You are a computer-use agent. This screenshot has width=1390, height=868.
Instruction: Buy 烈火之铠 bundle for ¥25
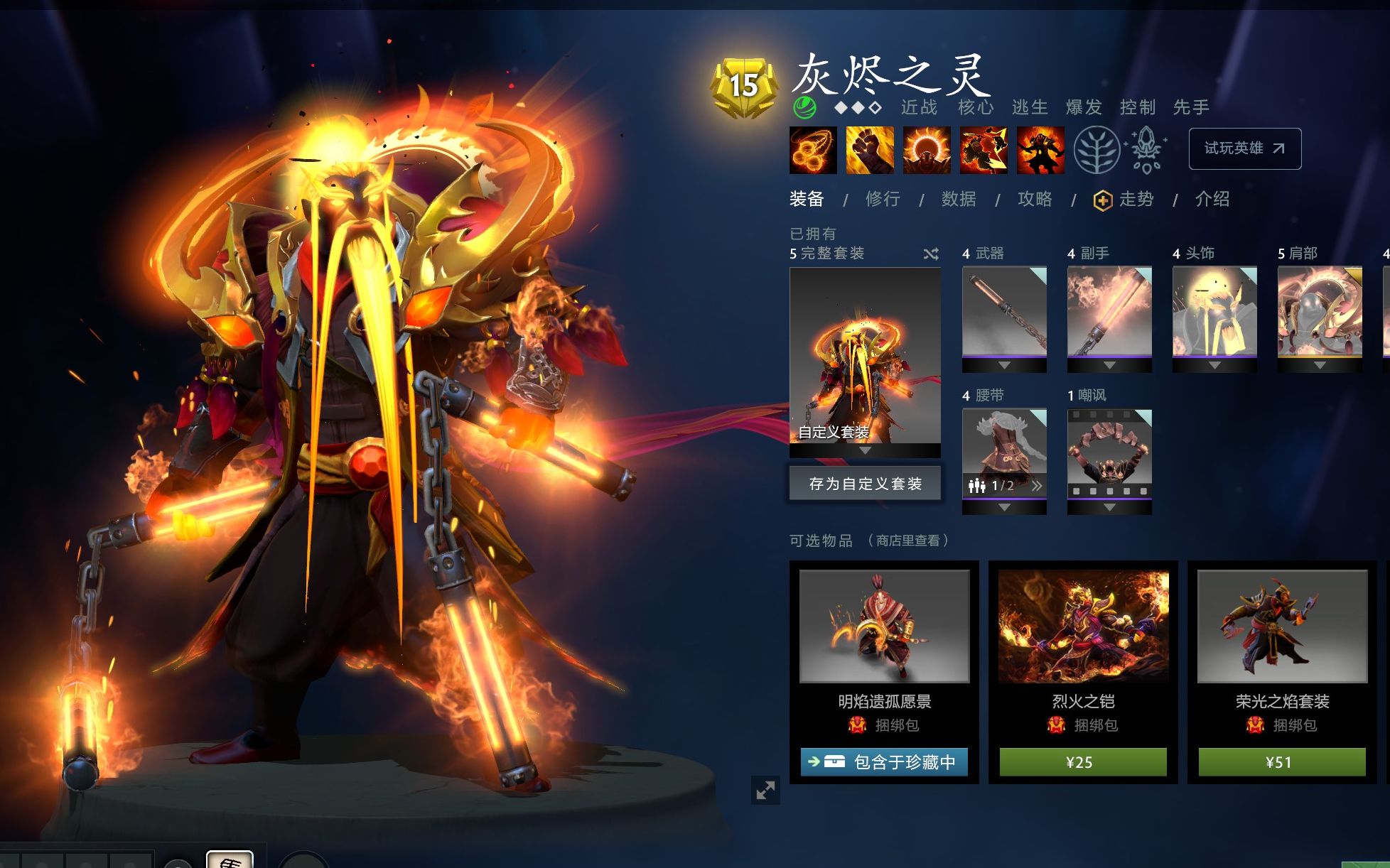click(x=1083, y=762)
